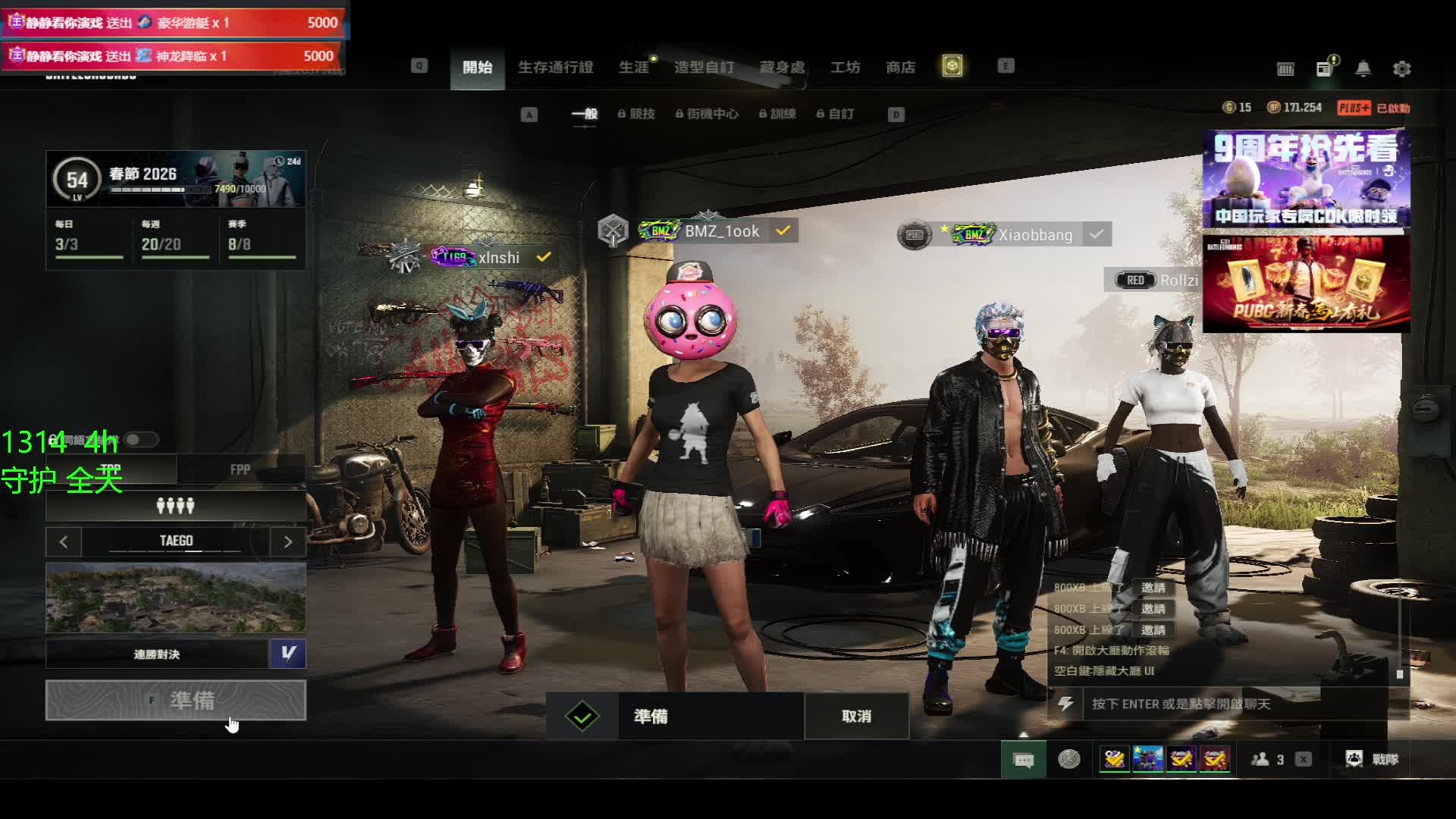Check notifications via the bell icon
This screenshot has height=819, width=1456.
(x=1363, y=69)
